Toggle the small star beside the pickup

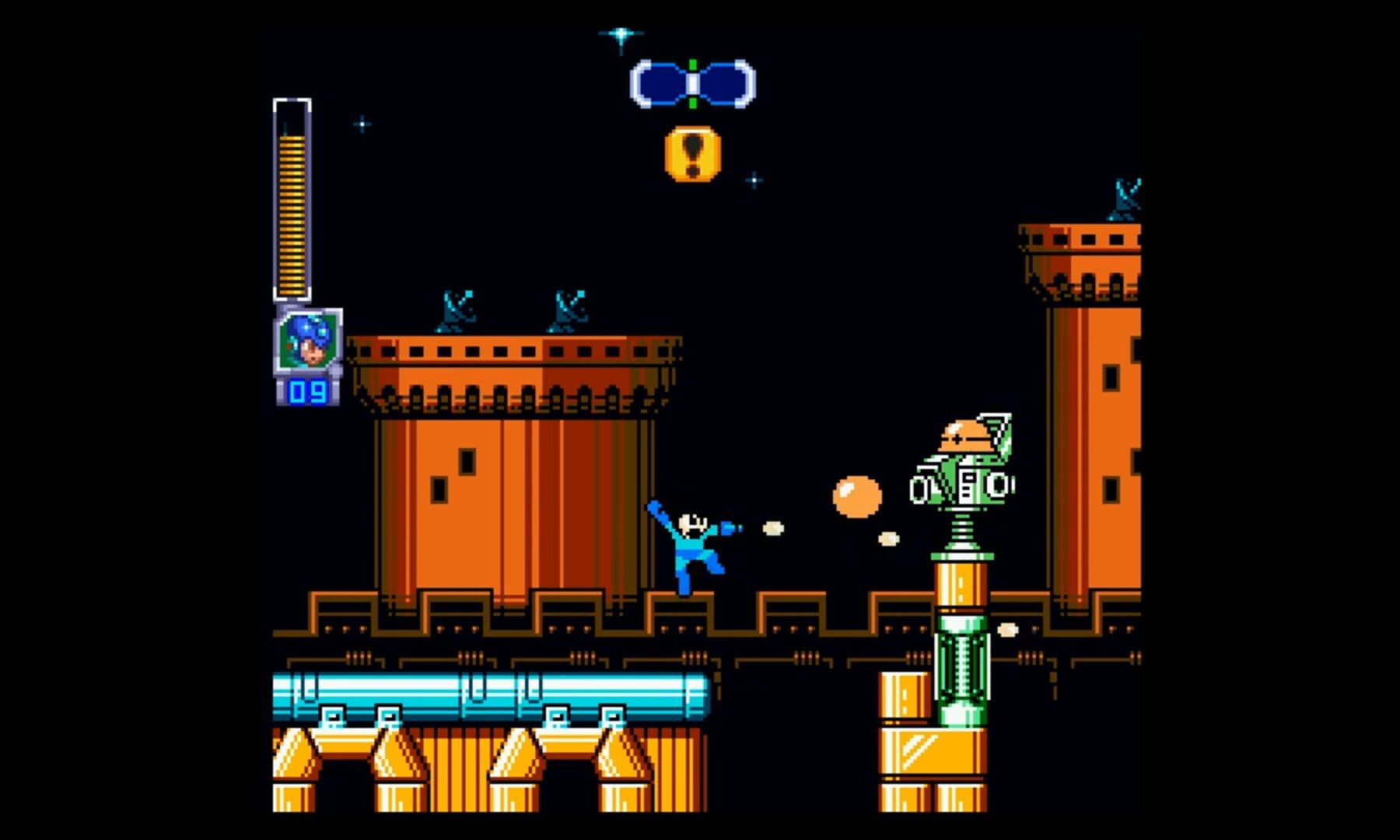point(752,177)
